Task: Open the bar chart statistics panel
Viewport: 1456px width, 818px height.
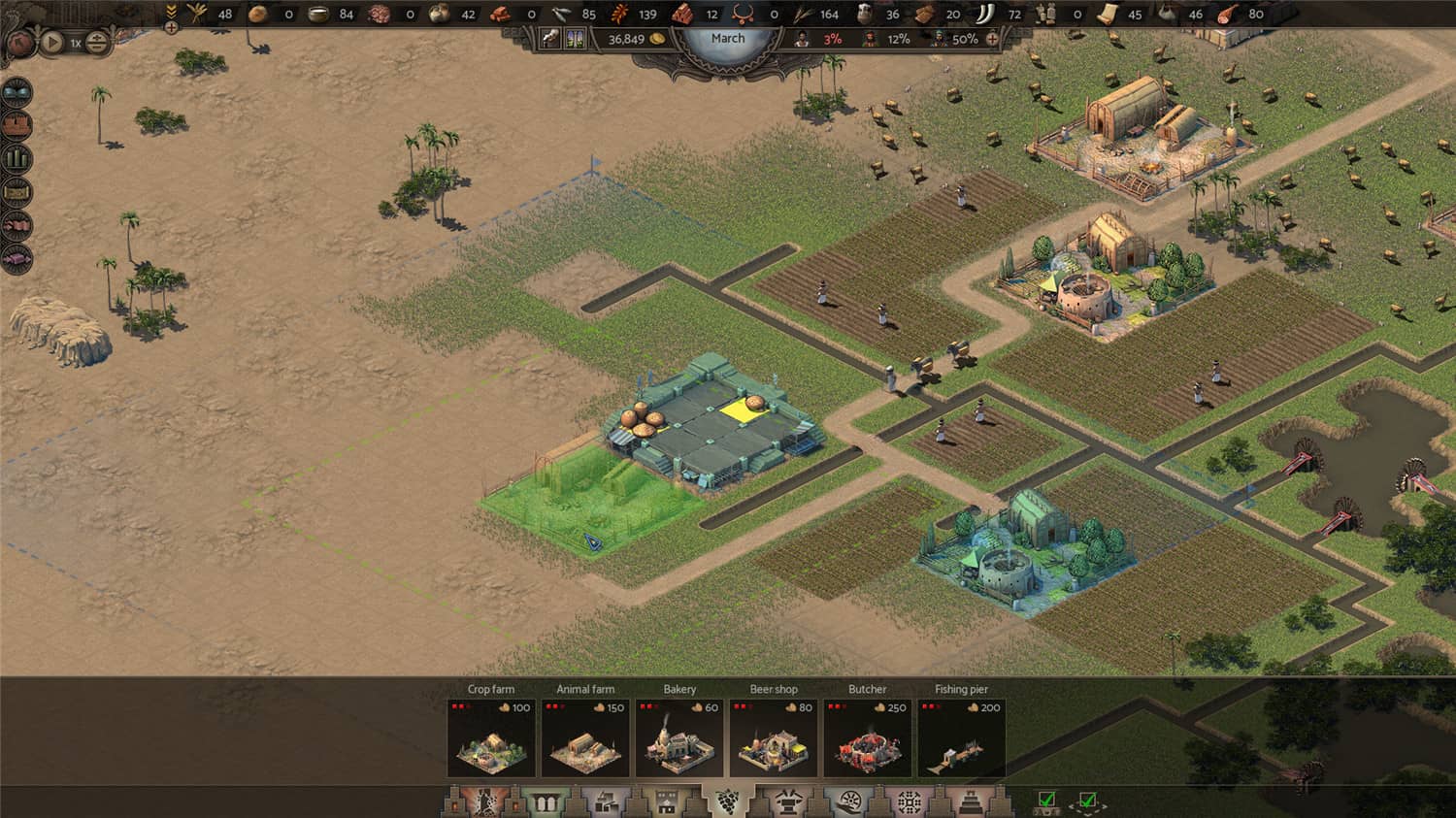Action: pyautogui.click(x=17, y=158)
